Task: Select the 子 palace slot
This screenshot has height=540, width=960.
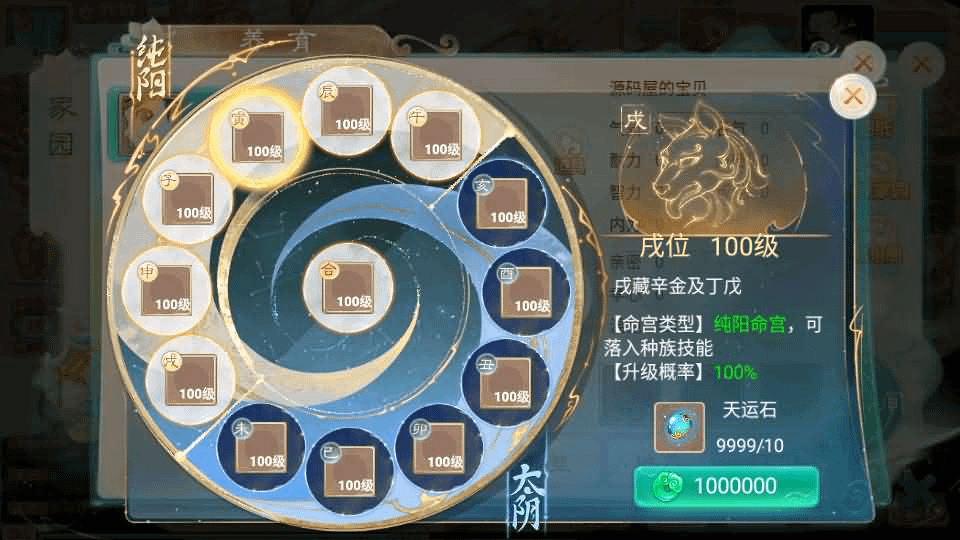Action: point(188,199)
